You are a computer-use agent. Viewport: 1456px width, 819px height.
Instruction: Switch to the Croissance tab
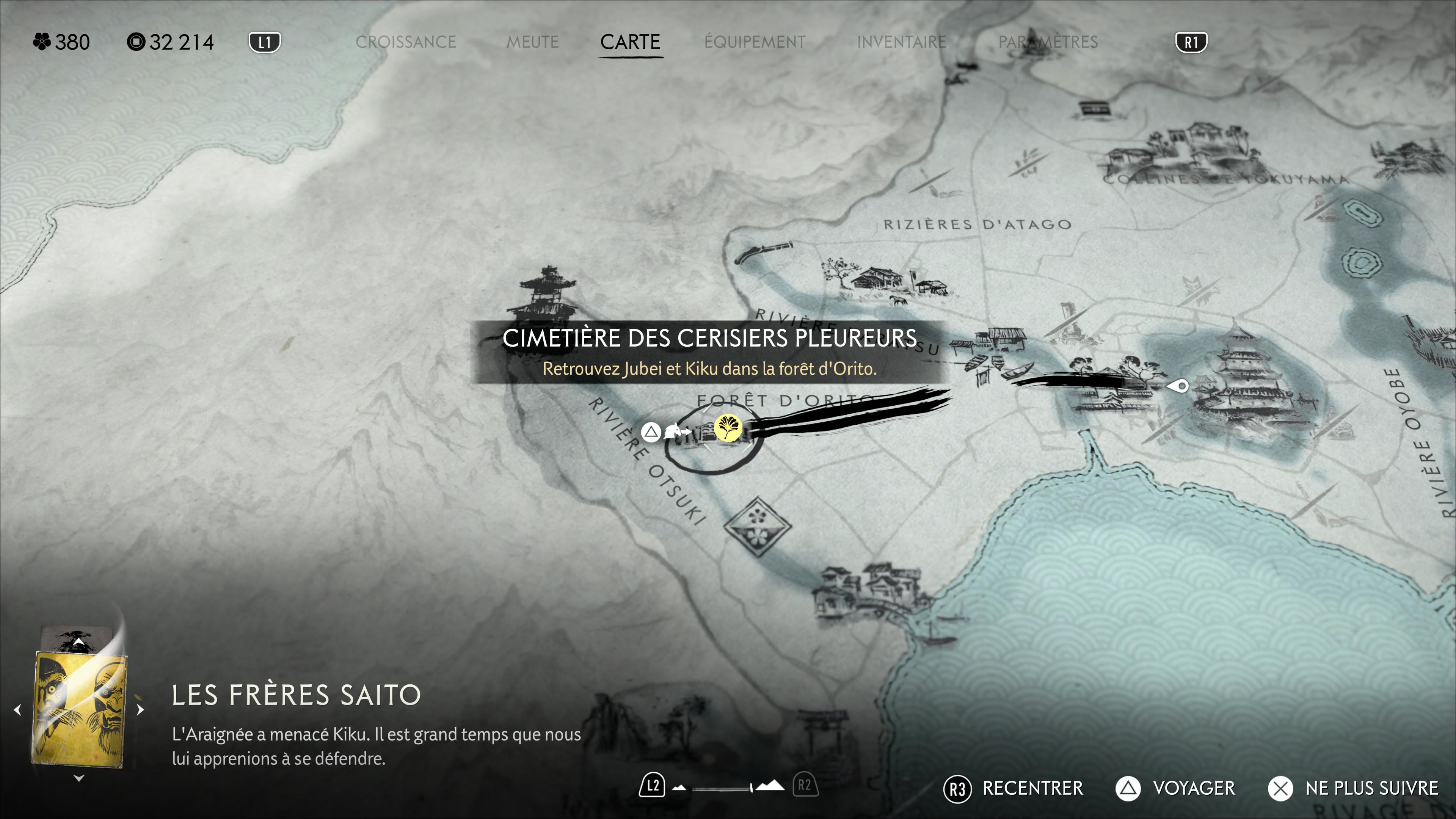pyautogui.click(x=405, y=42)
